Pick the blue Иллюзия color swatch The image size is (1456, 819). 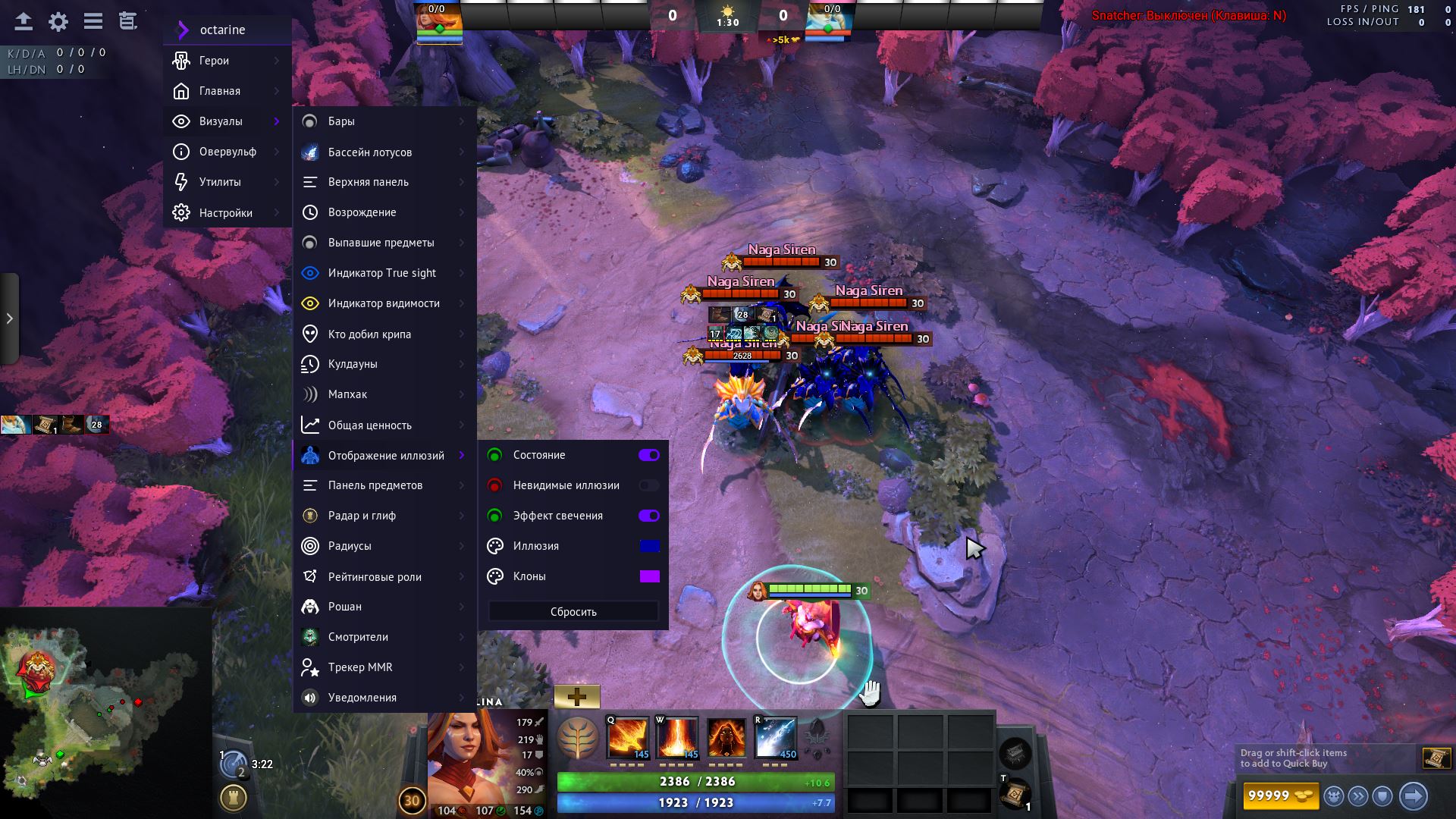pyautogui.click(x=649, y=546)
